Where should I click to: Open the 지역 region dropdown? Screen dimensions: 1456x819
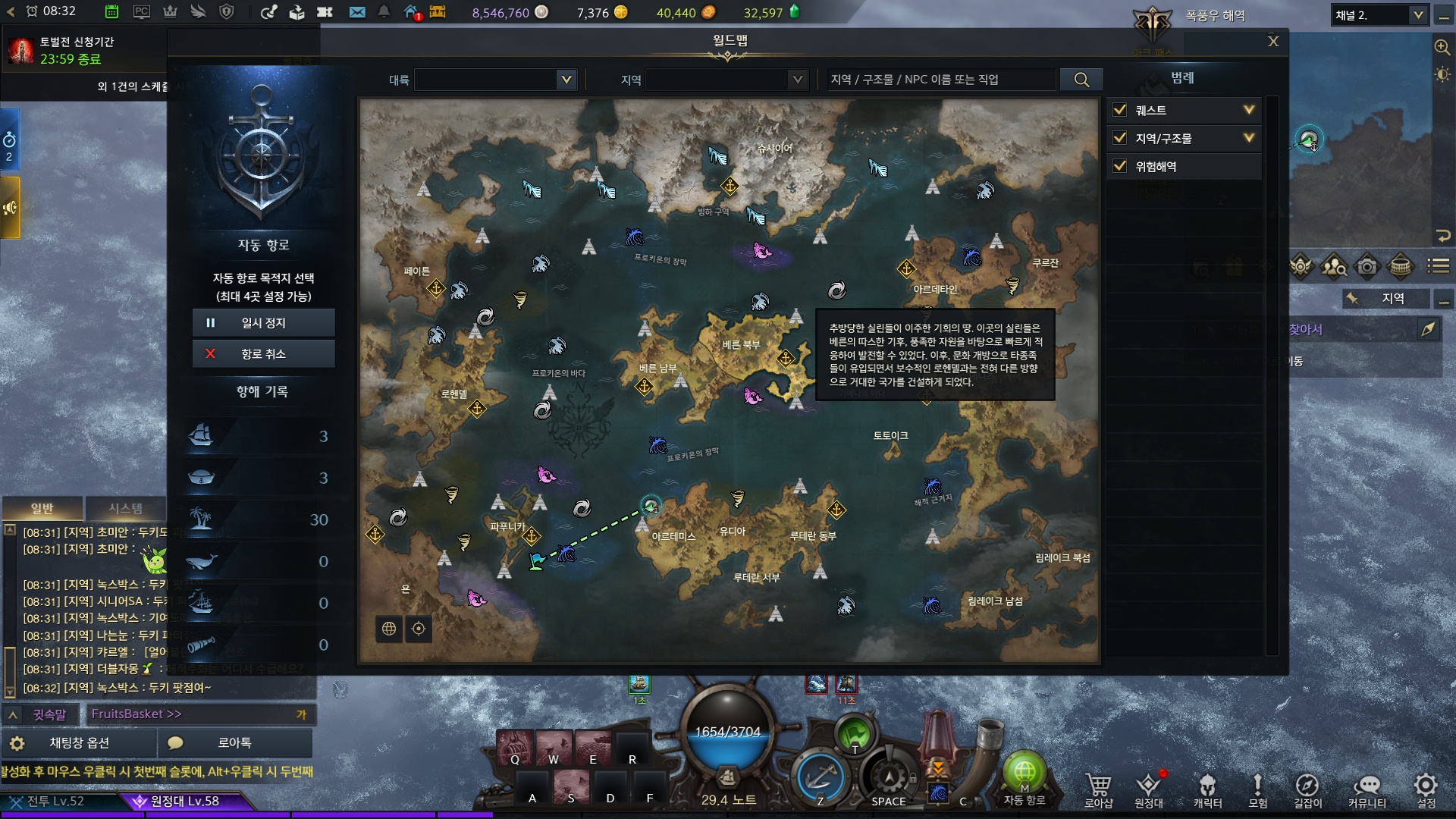(725, 80)
